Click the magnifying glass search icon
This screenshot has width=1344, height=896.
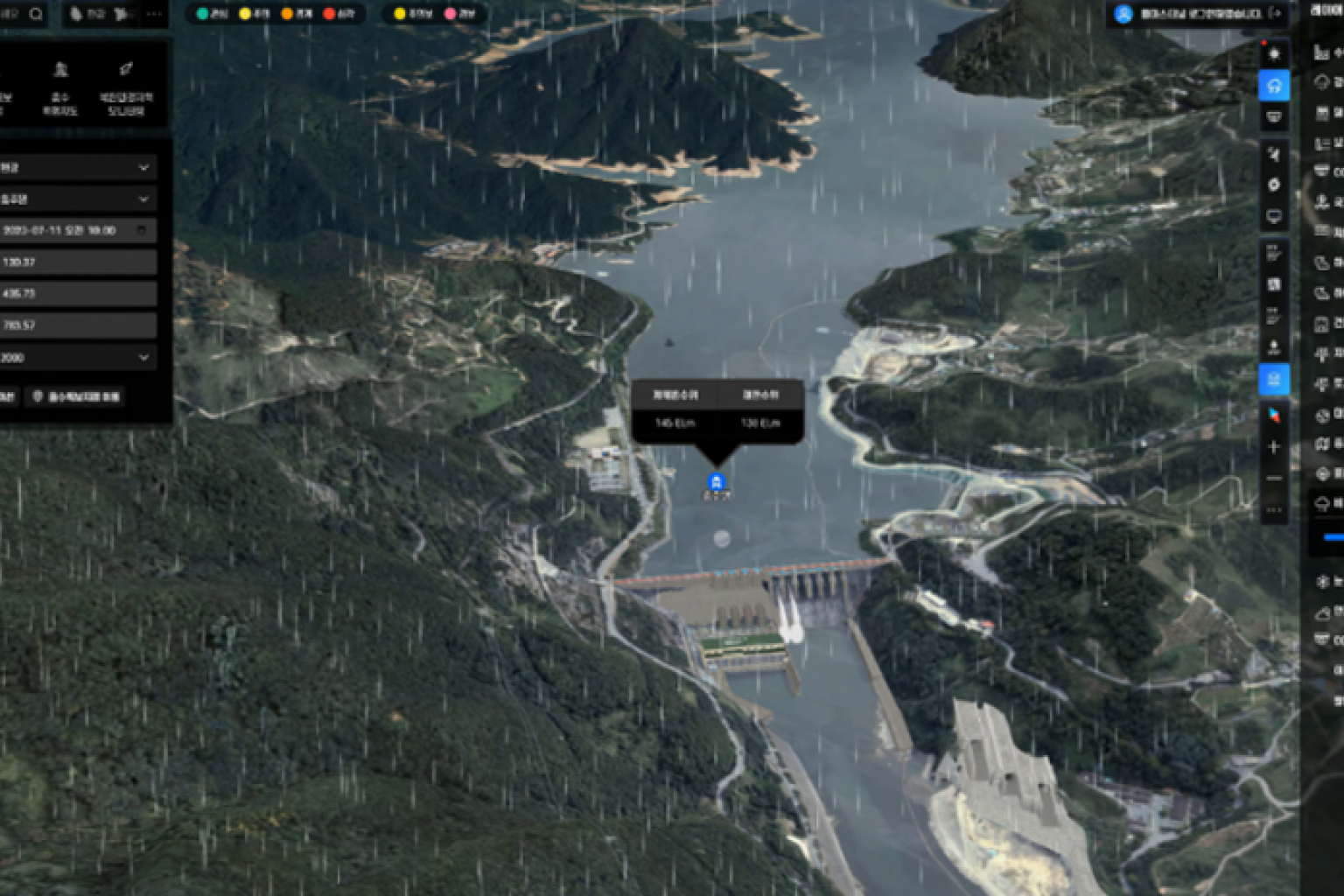click(36, 13)
